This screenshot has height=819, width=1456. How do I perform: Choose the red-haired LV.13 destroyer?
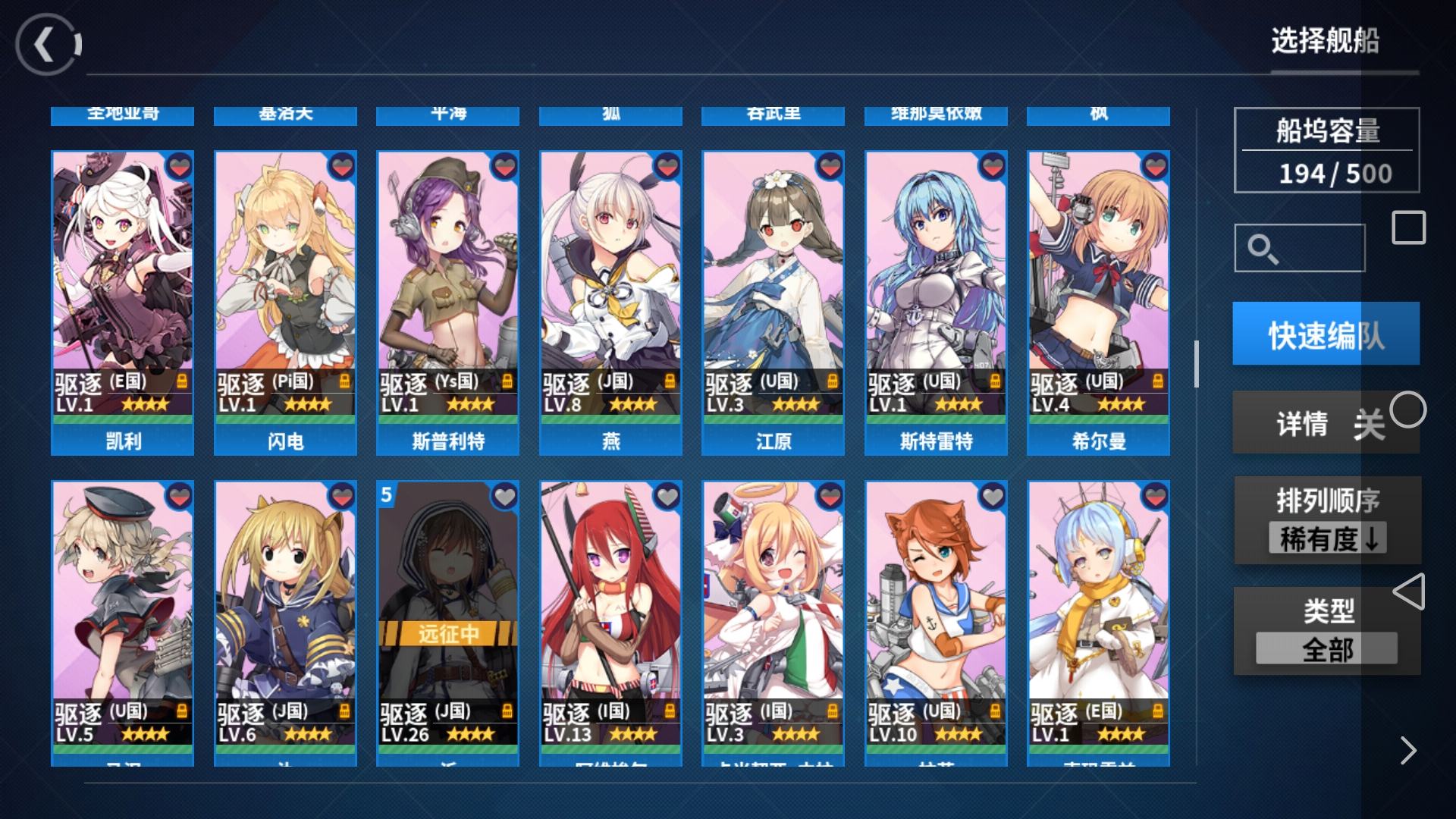pyautogui.click(x=610, y=622)
